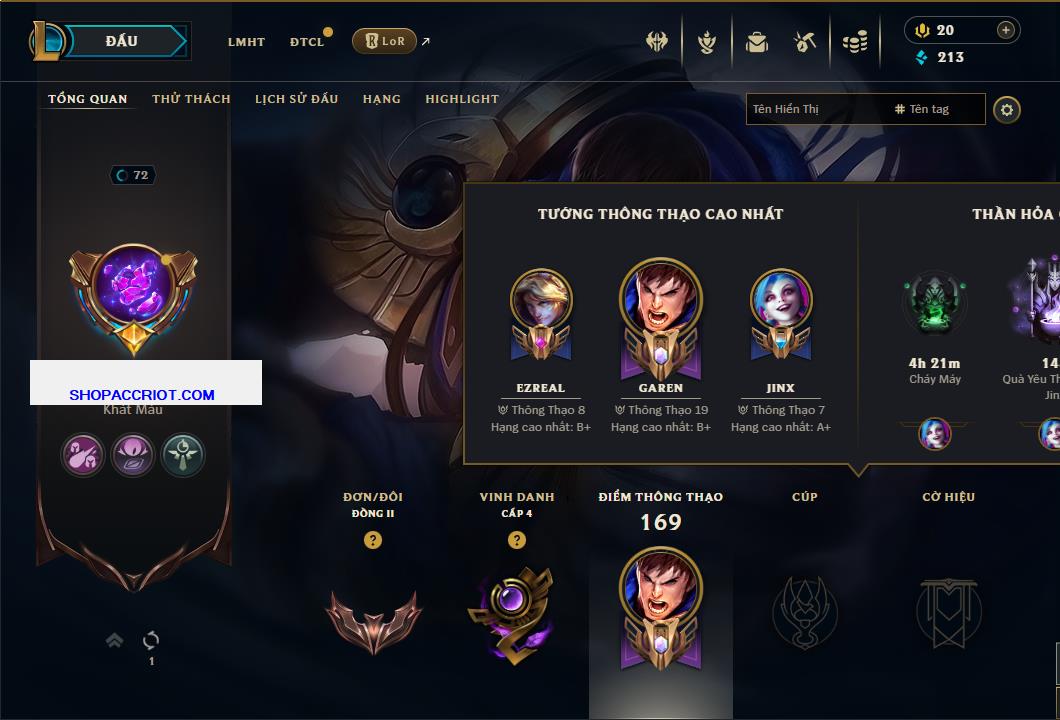1060x720 pixels.
Task: Select the CÚP trophy emblem
Action: point(804,612)
